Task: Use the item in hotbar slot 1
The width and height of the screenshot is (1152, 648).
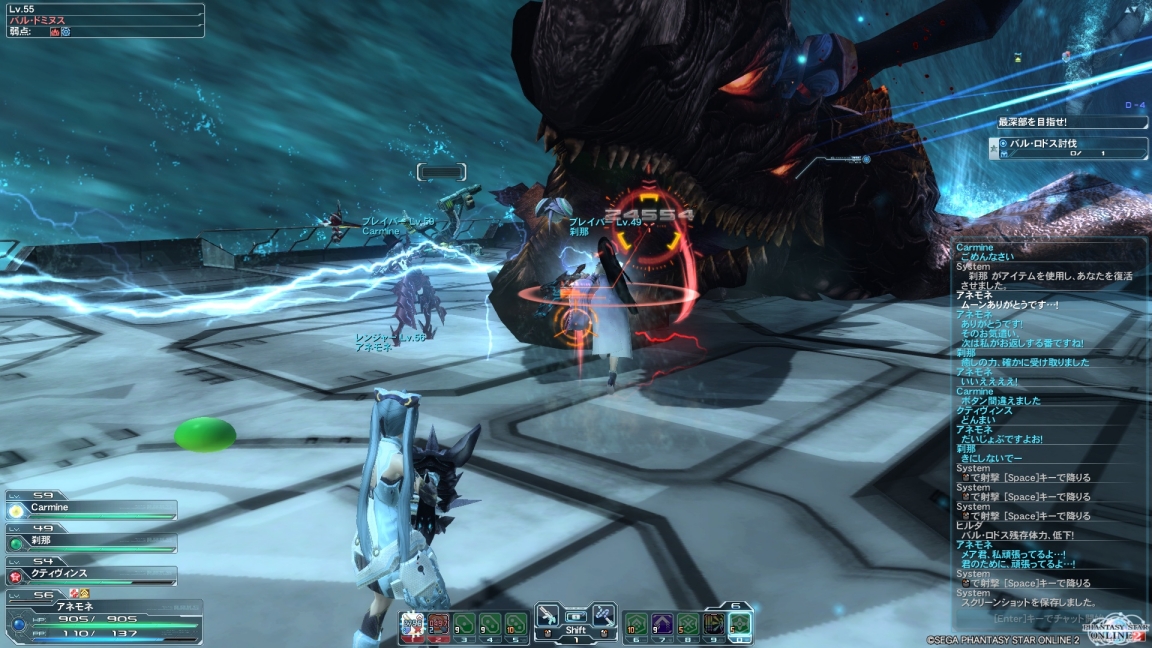Action: click(412, 624)
